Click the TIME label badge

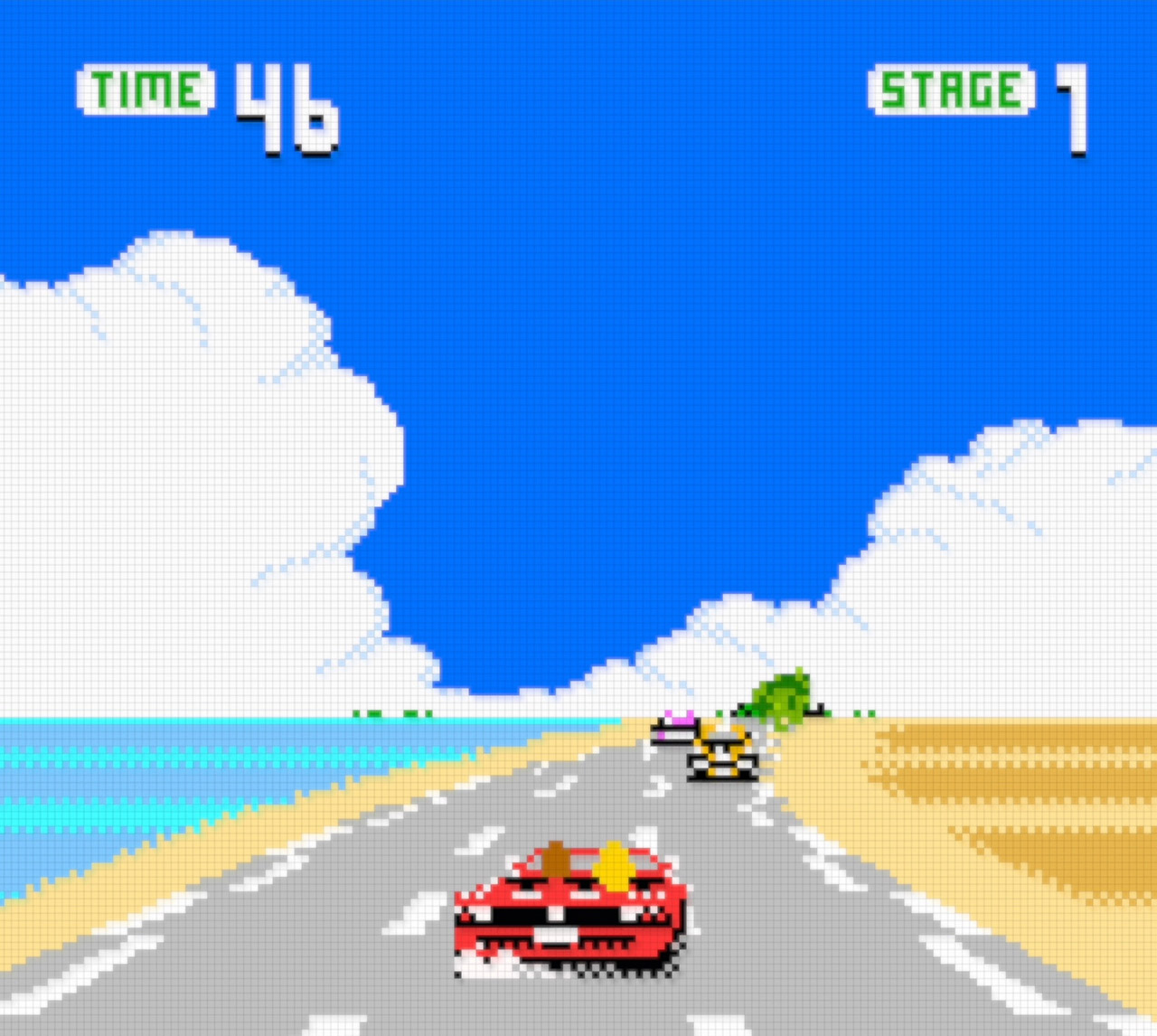point(145,89)
